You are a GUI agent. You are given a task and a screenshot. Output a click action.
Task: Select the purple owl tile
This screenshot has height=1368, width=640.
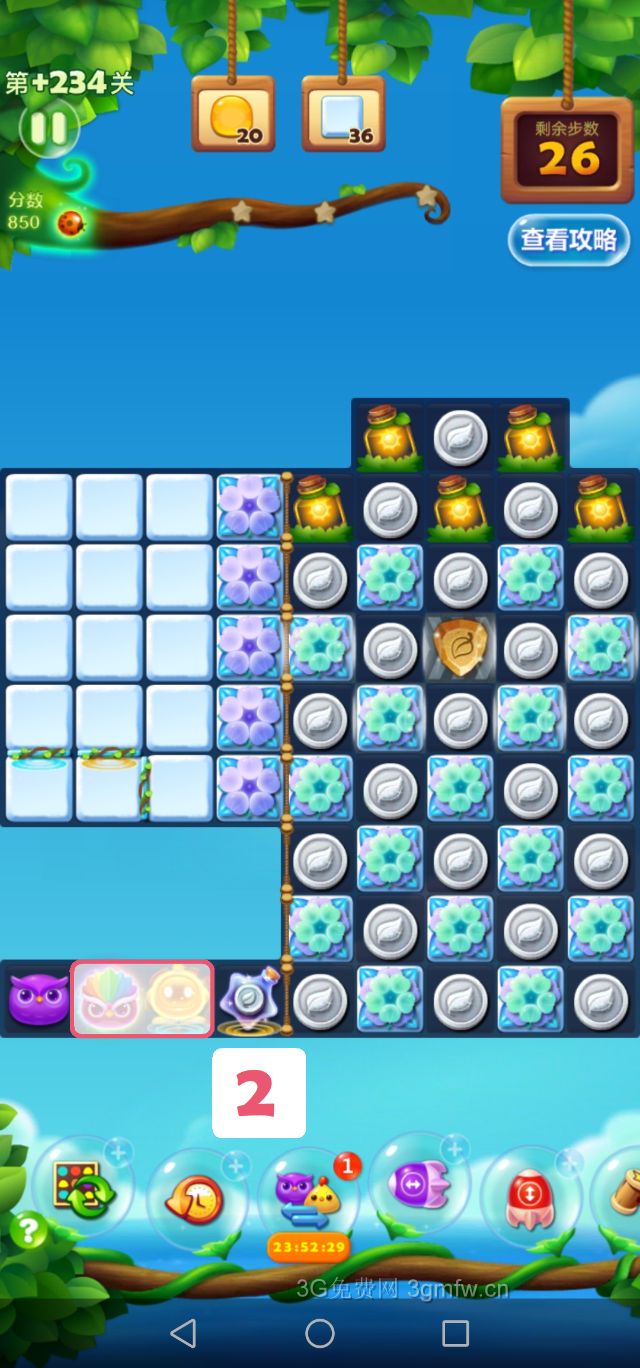pyautogui.click(x=38, y=999)
